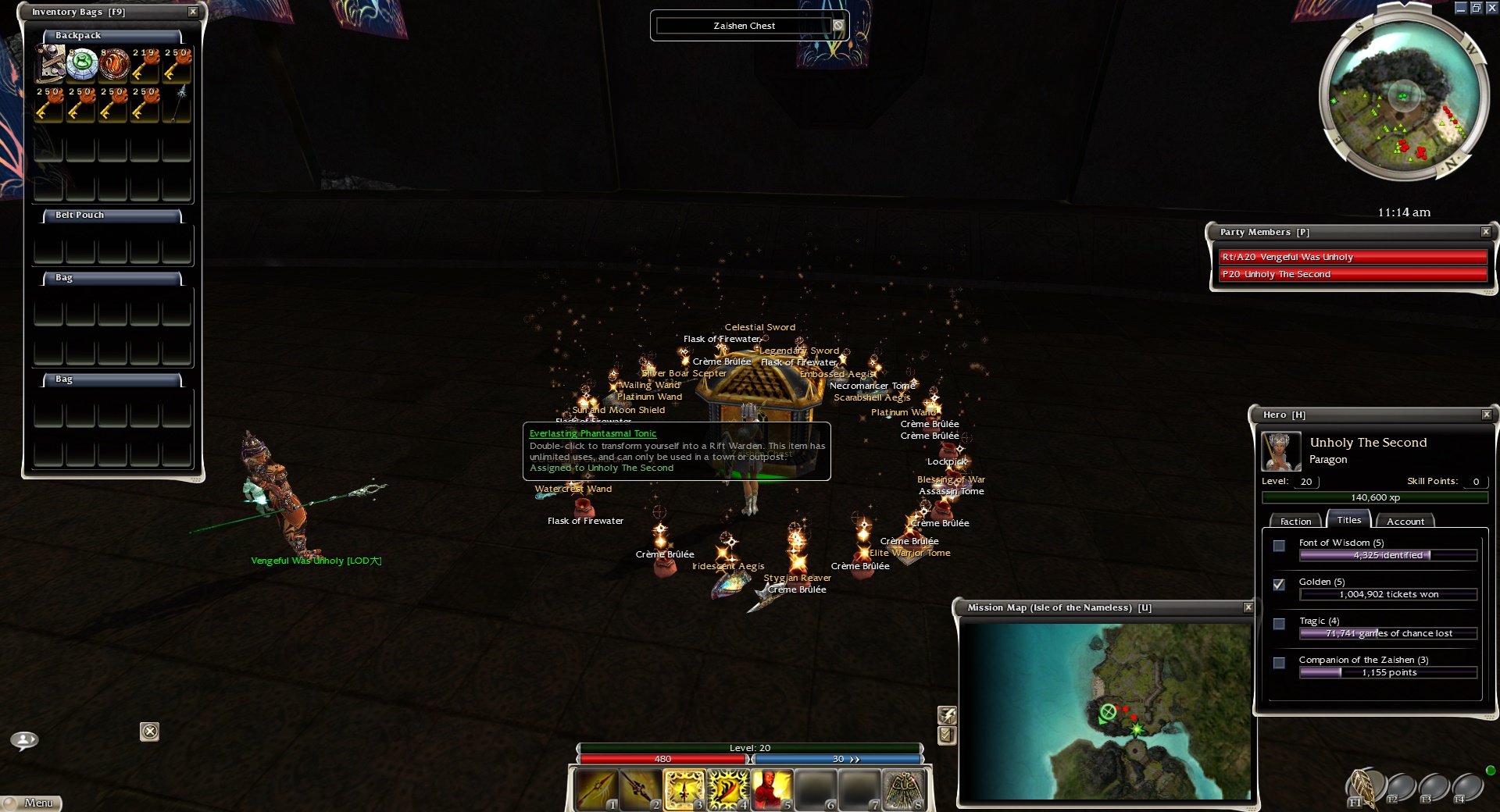This screenshot has height=812, width=1500.
Task: Clear the Zaishen Chest target
Action: tap(838, 26)
